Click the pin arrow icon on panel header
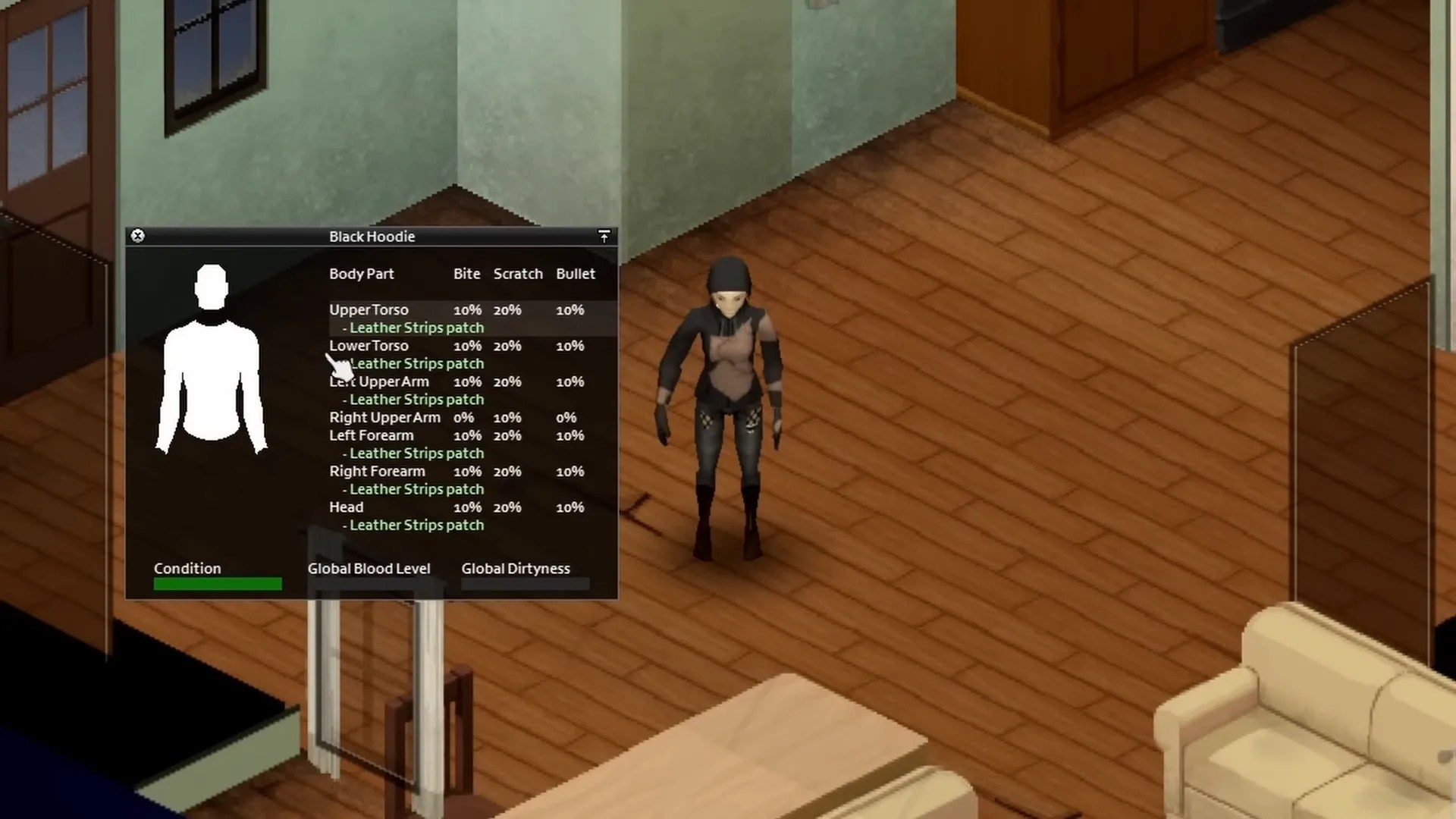 (x=604, y=236)
